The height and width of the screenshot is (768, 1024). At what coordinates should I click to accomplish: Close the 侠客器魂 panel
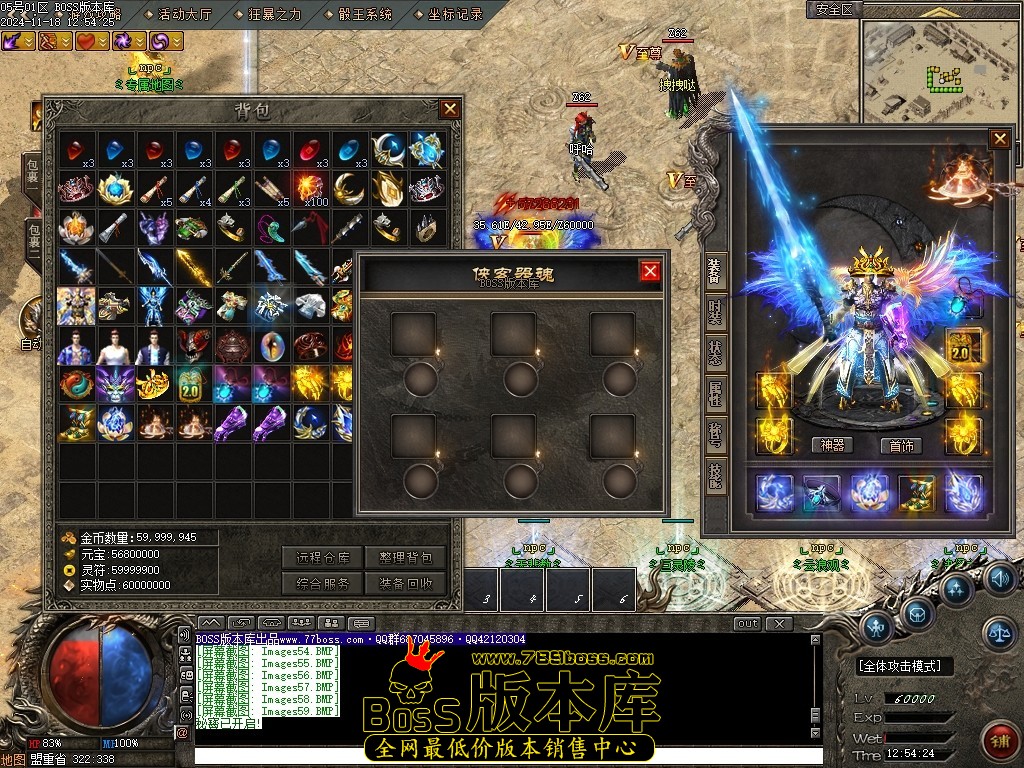pyautogui.click(x=650, y=271)
